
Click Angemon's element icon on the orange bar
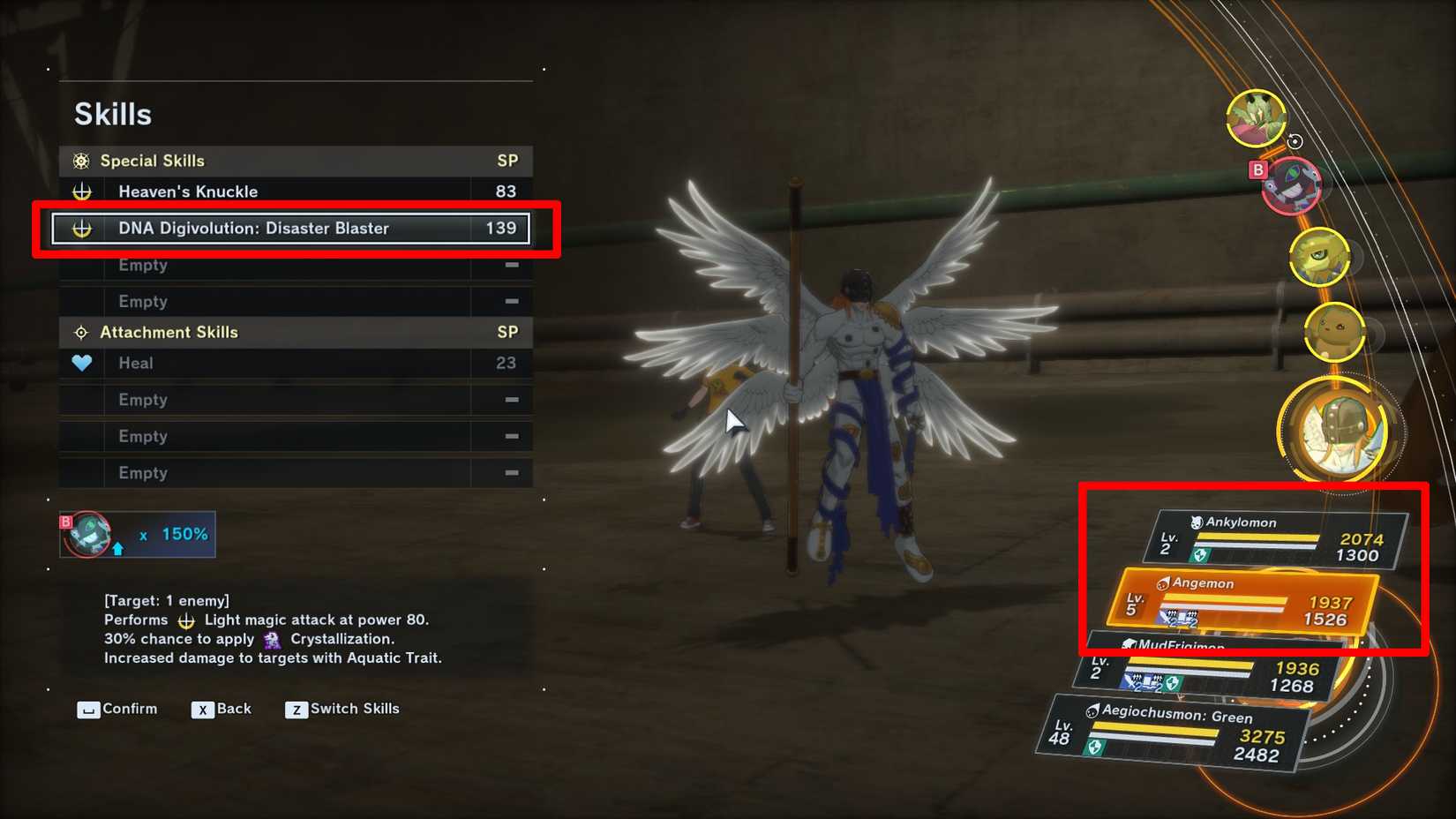tap(1162, 584)
